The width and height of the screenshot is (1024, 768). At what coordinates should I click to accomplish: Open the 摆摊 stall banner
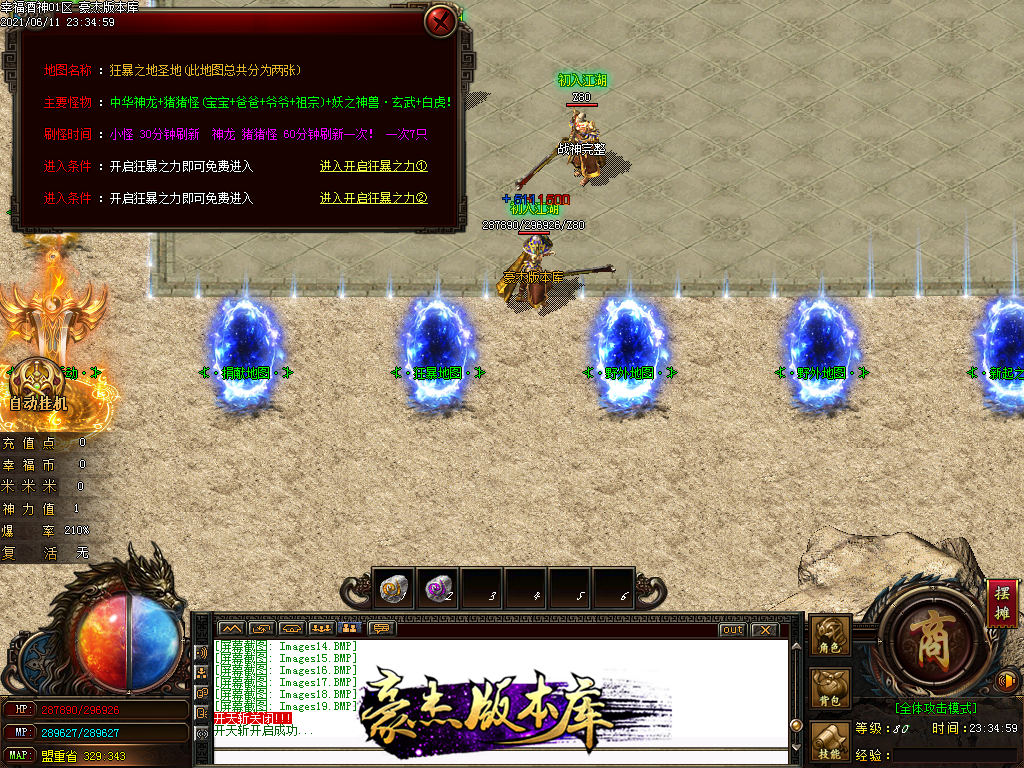[1002, 602]
